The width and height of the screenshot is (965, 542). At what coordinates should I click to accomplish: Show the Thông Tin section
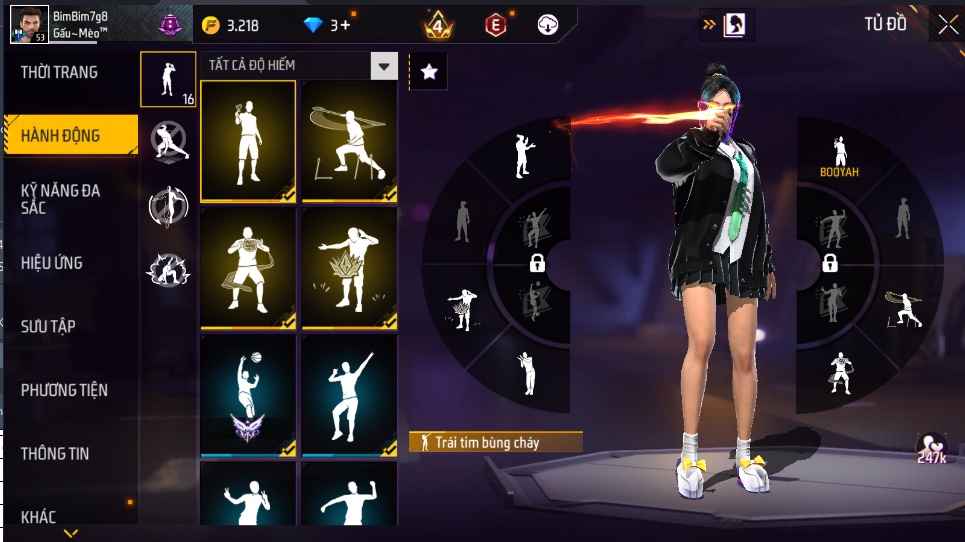pyautogui.click(x=55, y=453)
